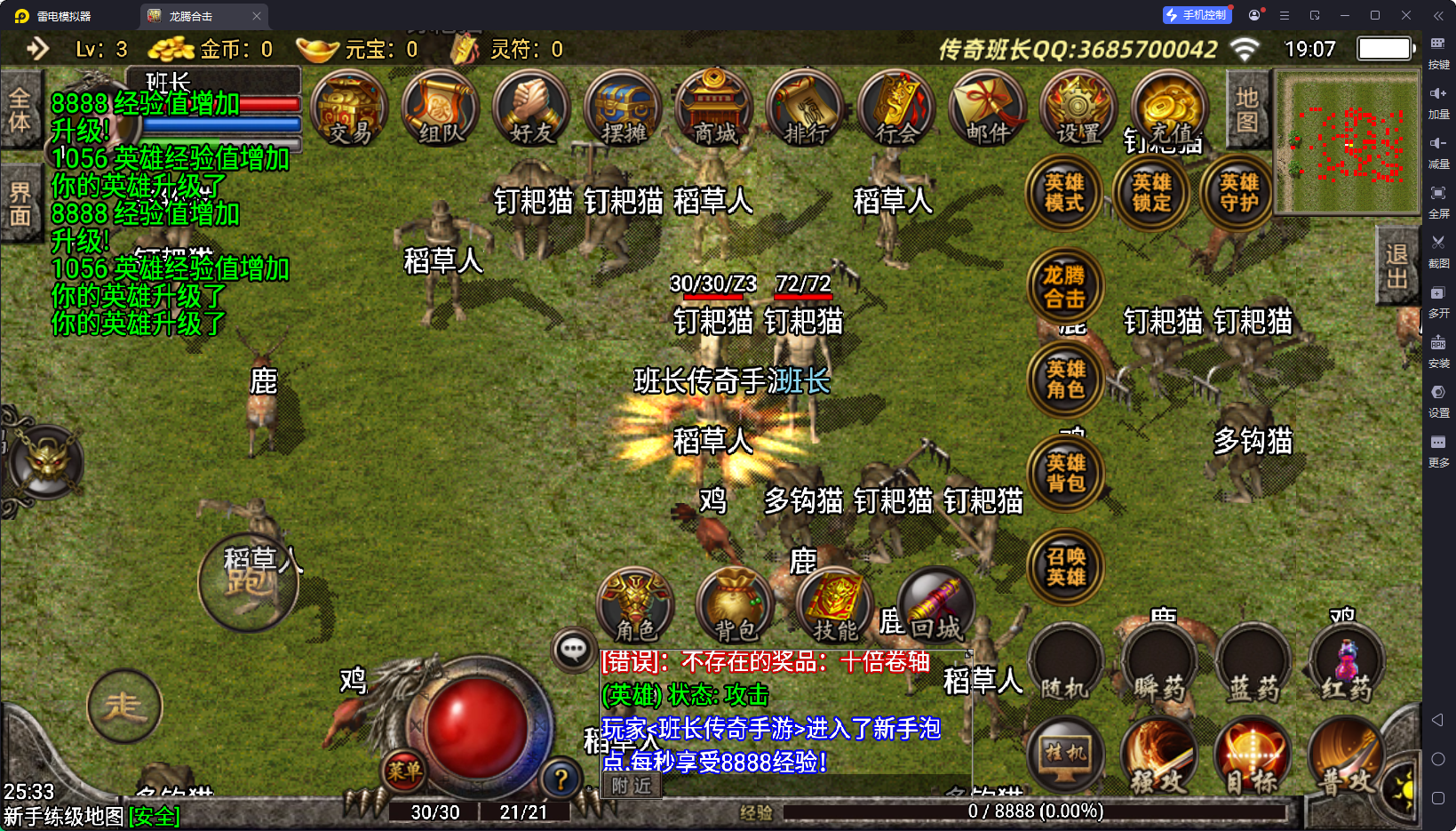Activate the 龙腾合击 combo skill
Viewport: 1456px width, 831px height.
pyautogui.click(x=1064, y=286)
